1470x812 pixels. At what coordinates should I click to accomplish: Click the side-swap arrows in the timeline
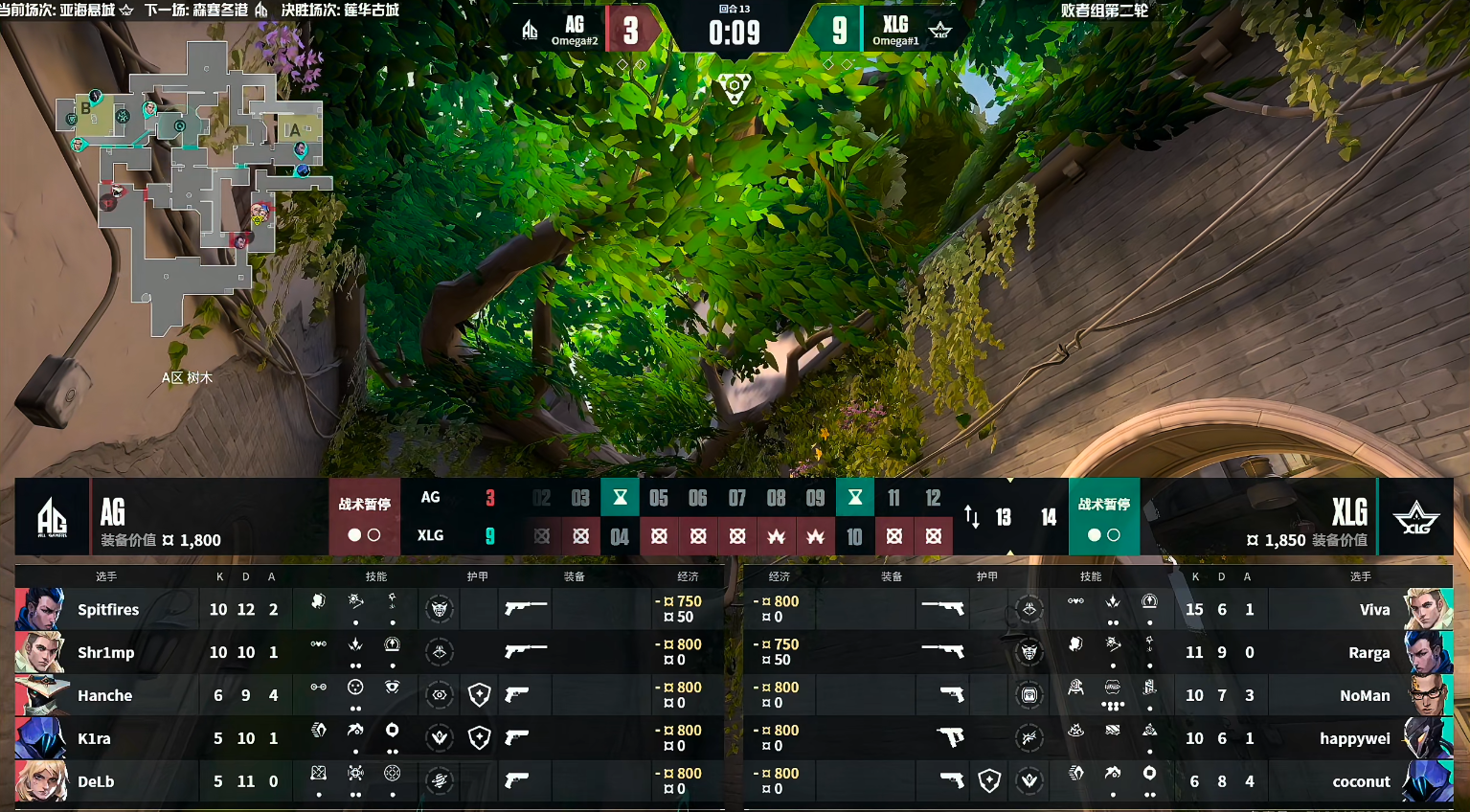click(971, 517)
